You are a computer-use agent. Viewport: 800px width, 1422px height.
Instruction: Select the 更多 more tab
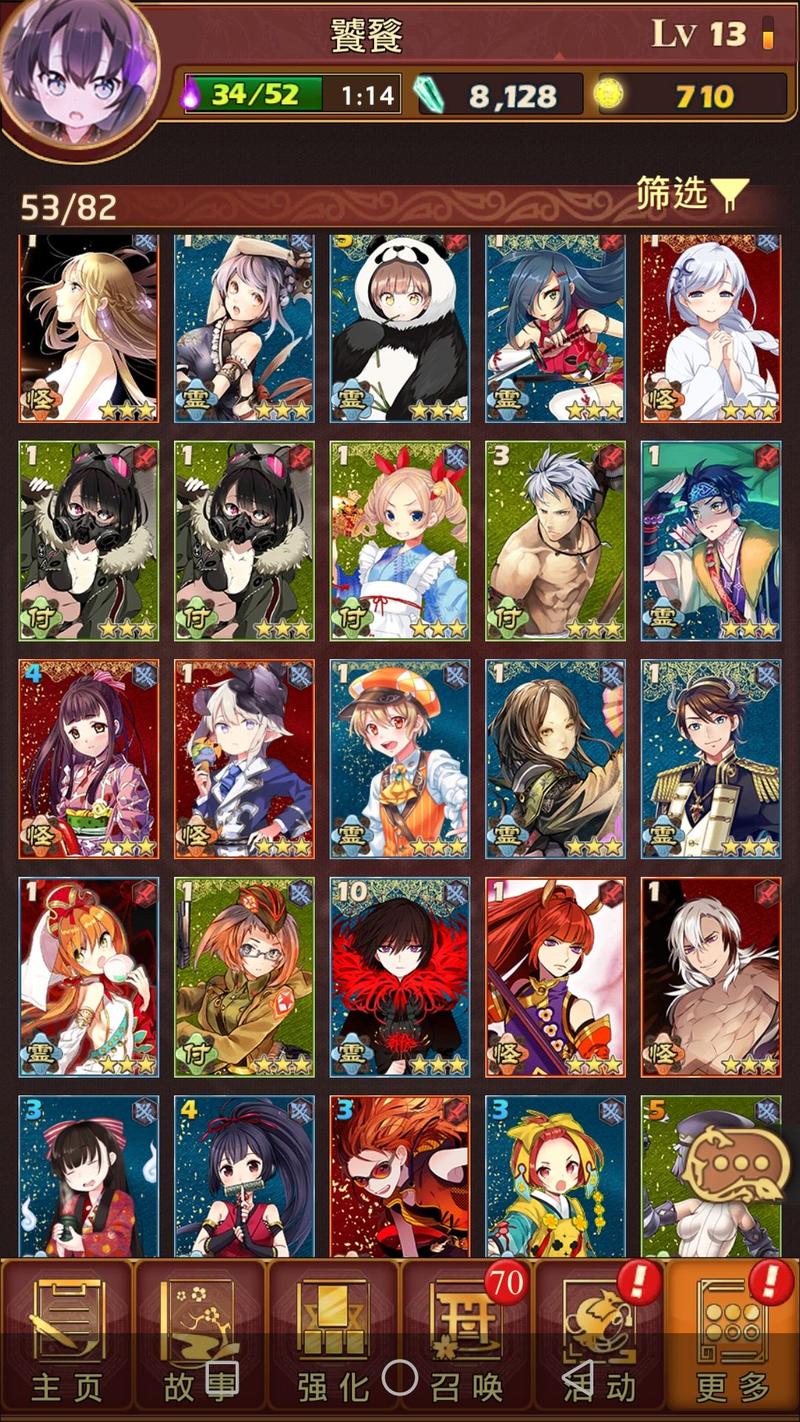point(733,1340)
